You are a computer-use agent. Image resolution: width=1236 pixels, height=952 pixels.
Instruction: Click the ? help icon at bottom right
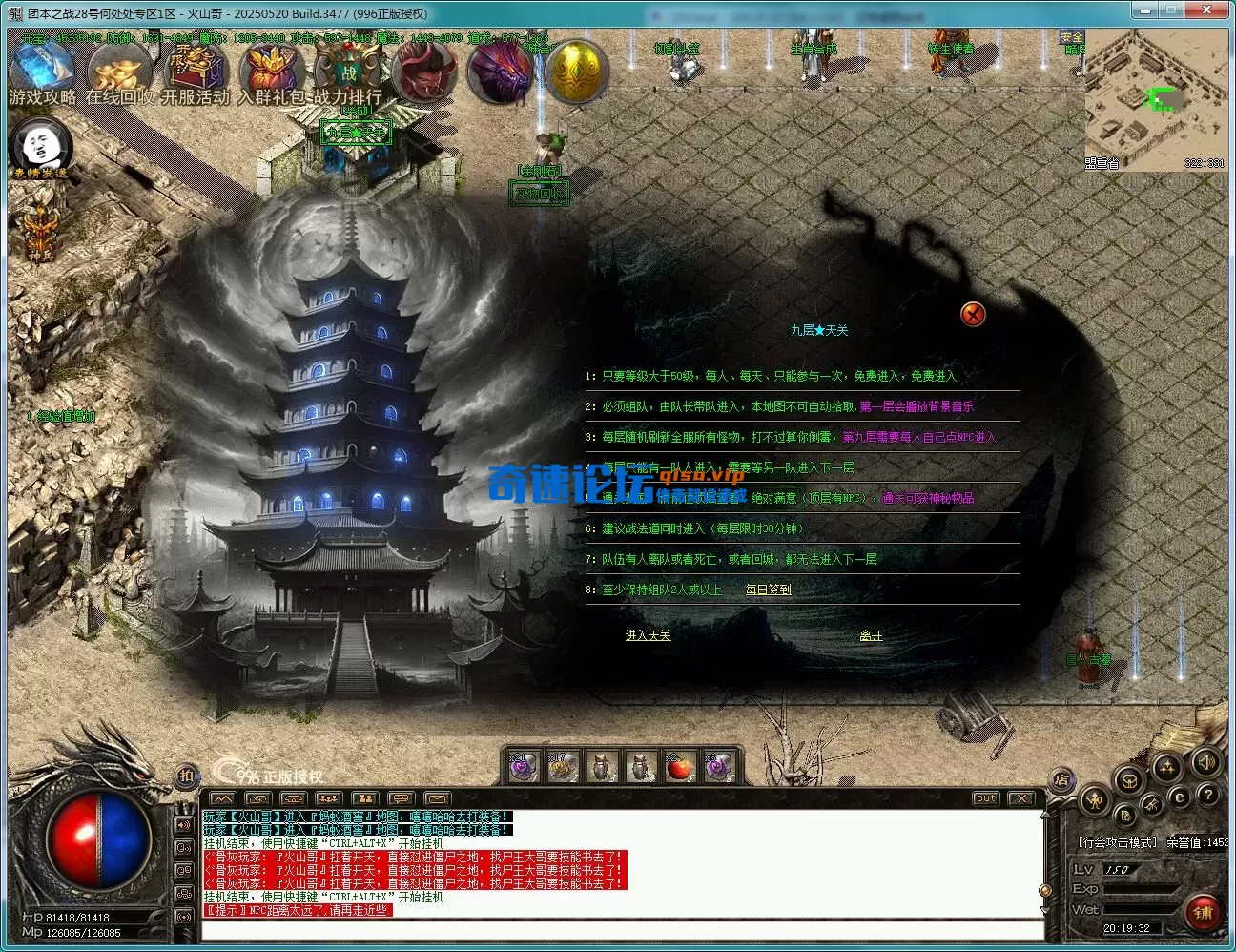pos(1207,796)
